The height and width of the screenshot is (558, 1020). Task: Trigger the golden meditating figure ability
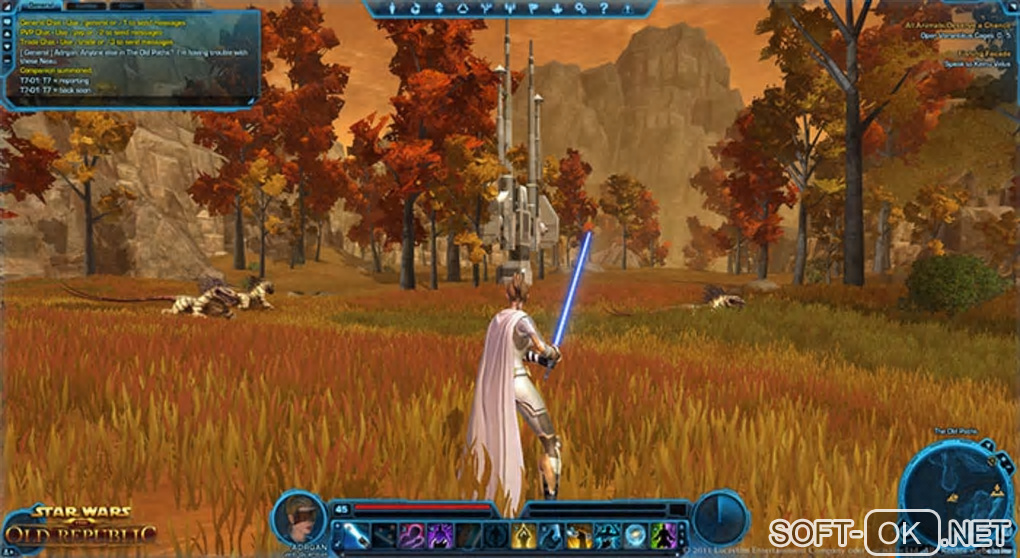[523, 537]
